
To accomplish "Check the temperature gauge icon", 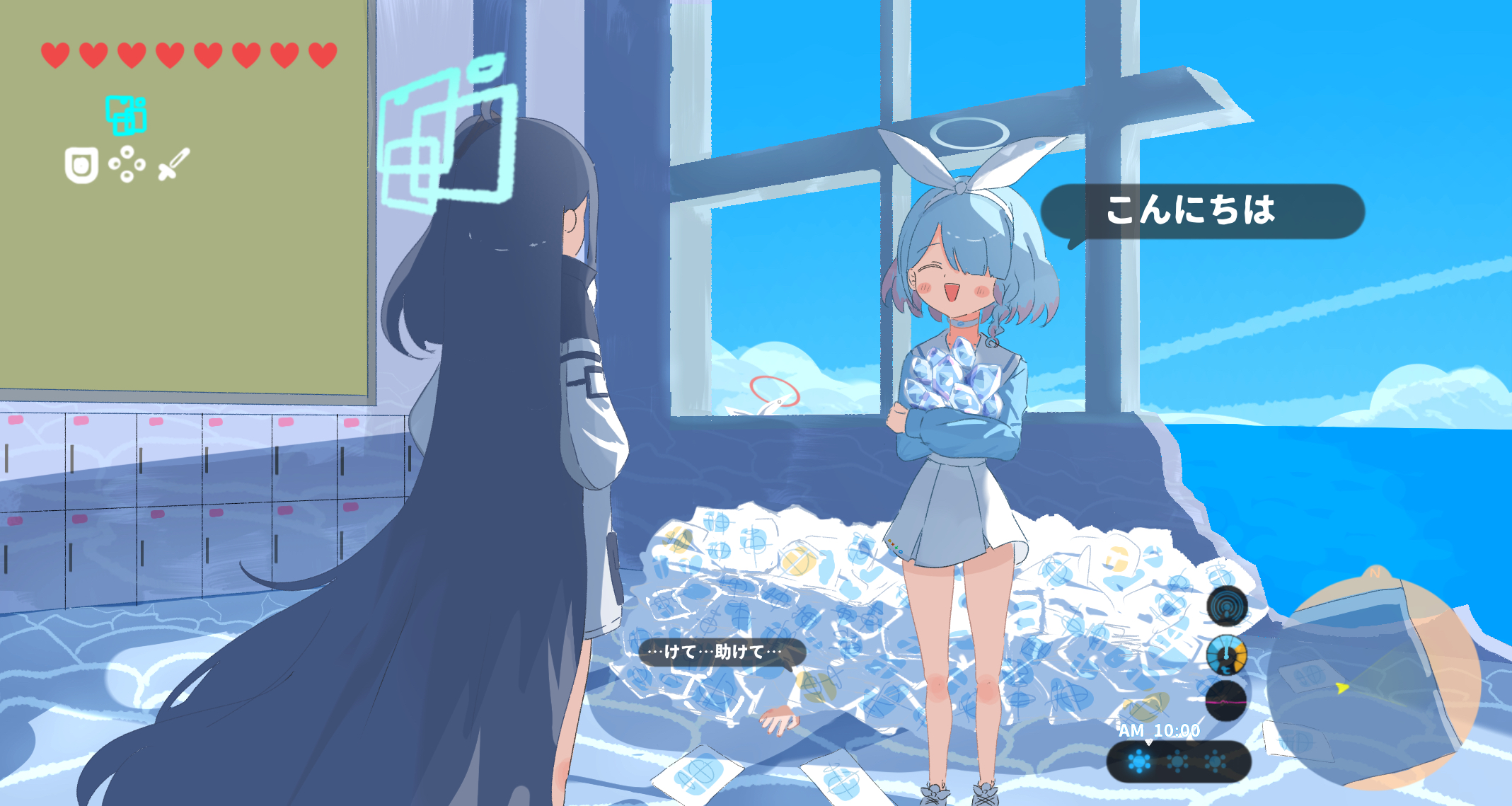I will click(1226, 655).
